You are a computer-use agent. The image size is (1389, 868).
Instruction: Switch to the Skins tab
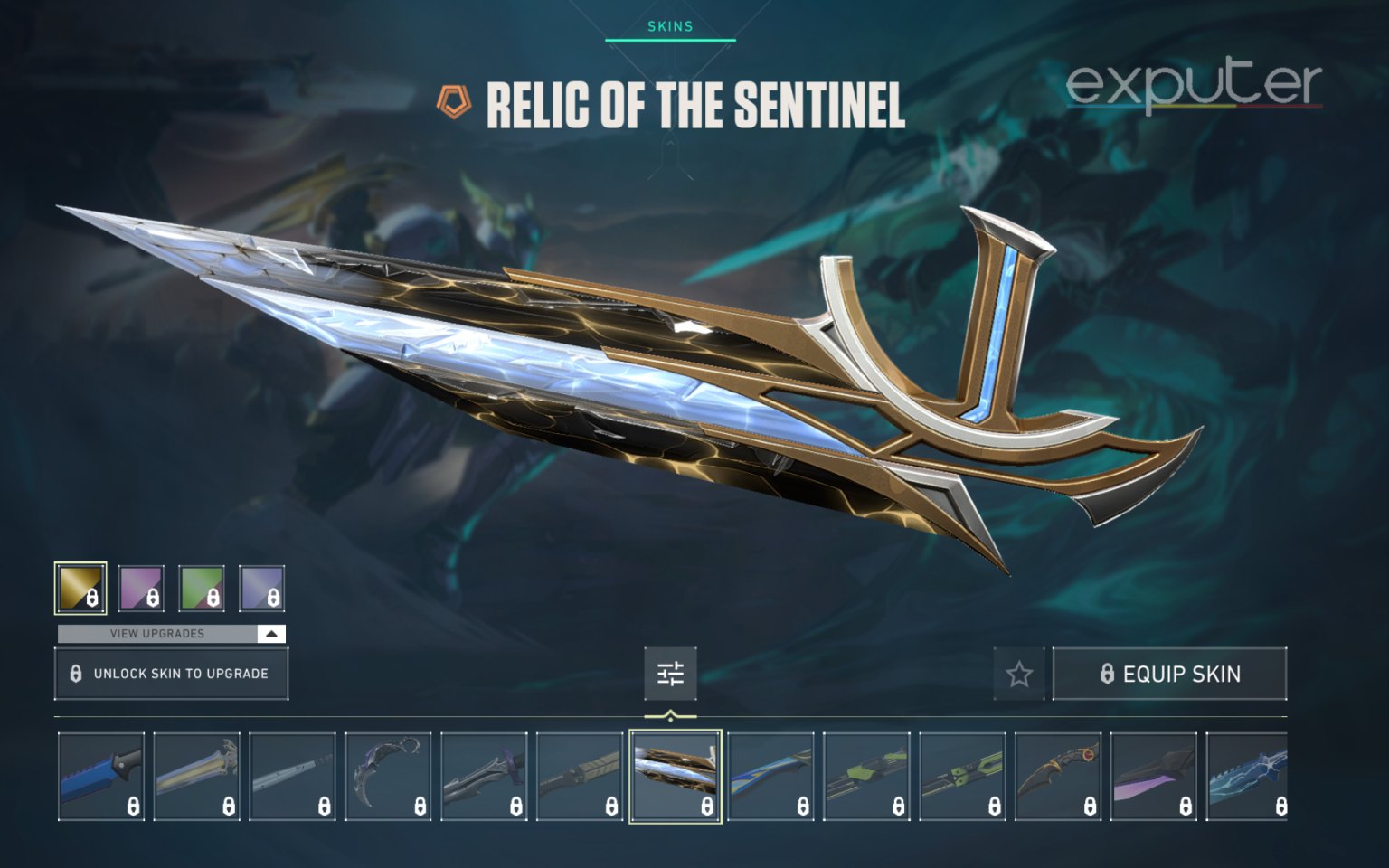click(671, 26)
